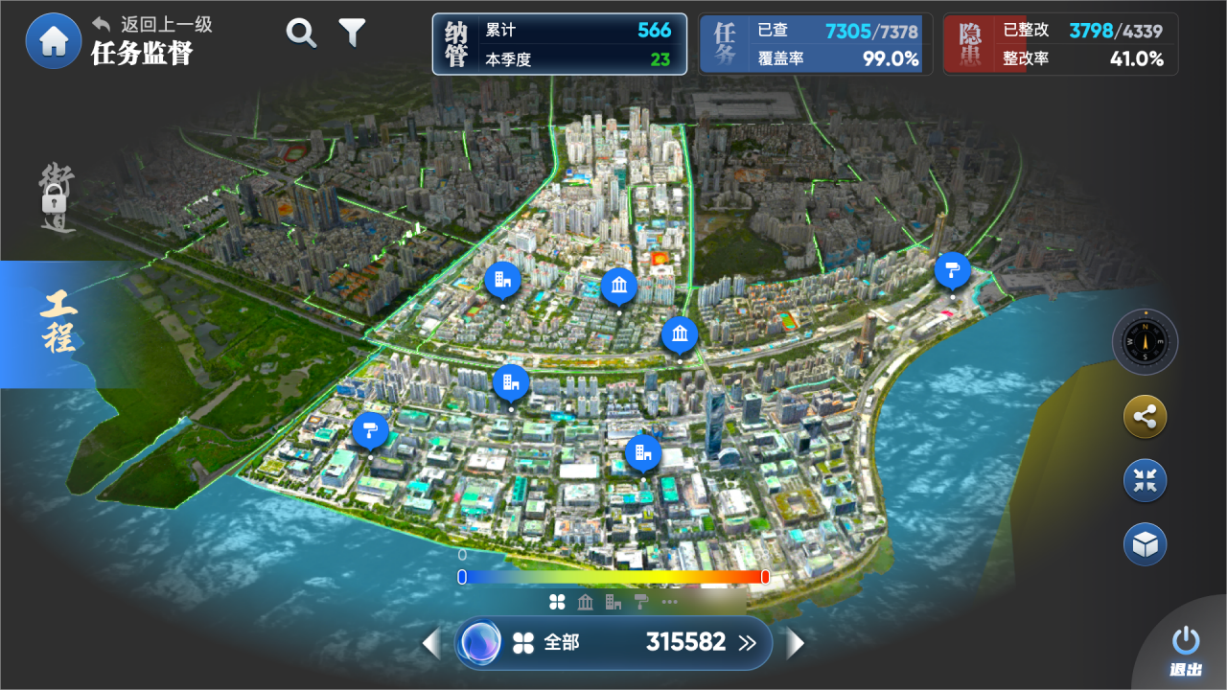Viewport: 1227px width, 690px height.
Task: Go to the previous category with left arrow
Action: click(x=431, y=643)
